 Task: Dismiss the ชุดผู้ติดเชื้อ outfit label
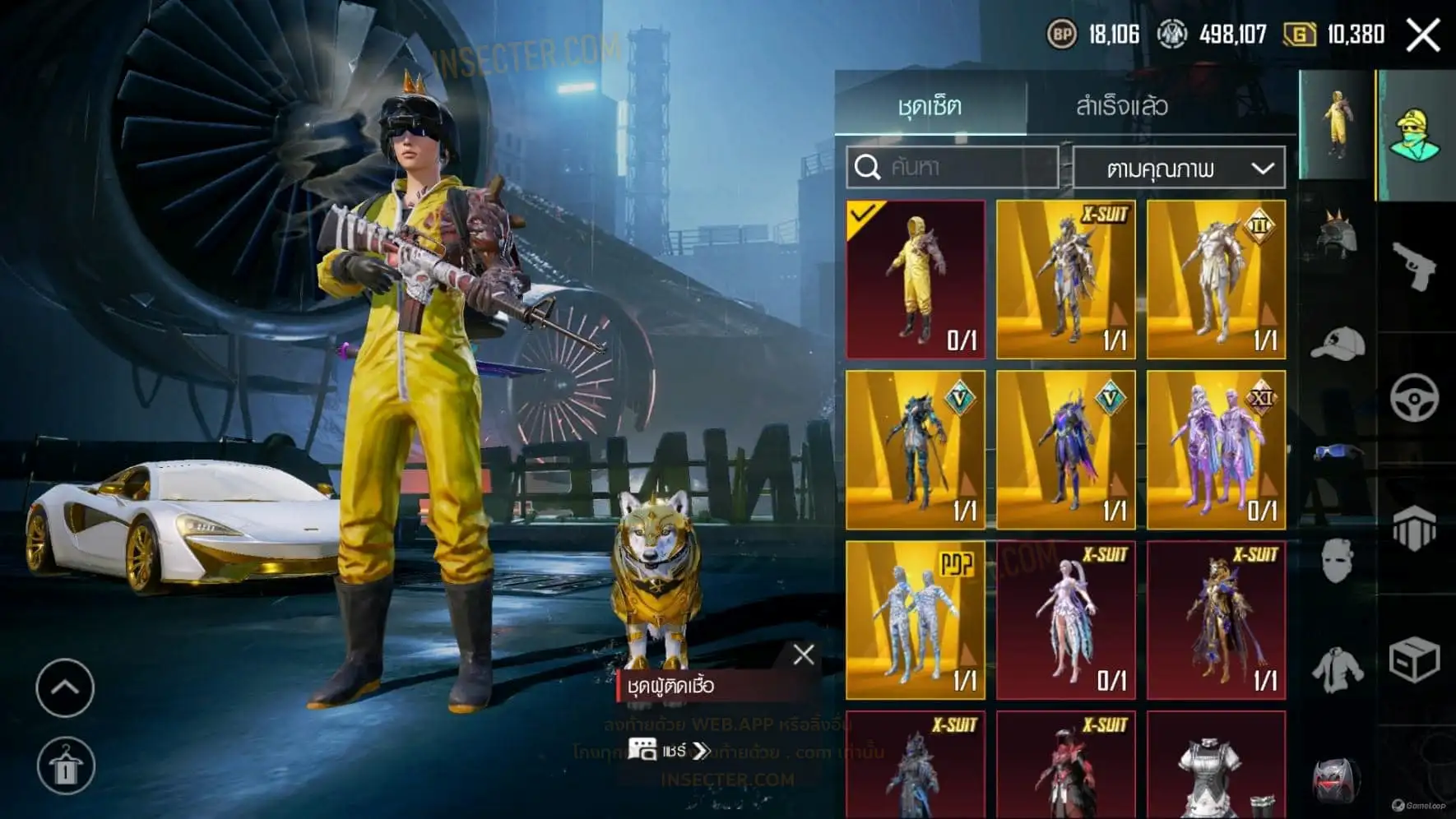(x=804, y=655)
